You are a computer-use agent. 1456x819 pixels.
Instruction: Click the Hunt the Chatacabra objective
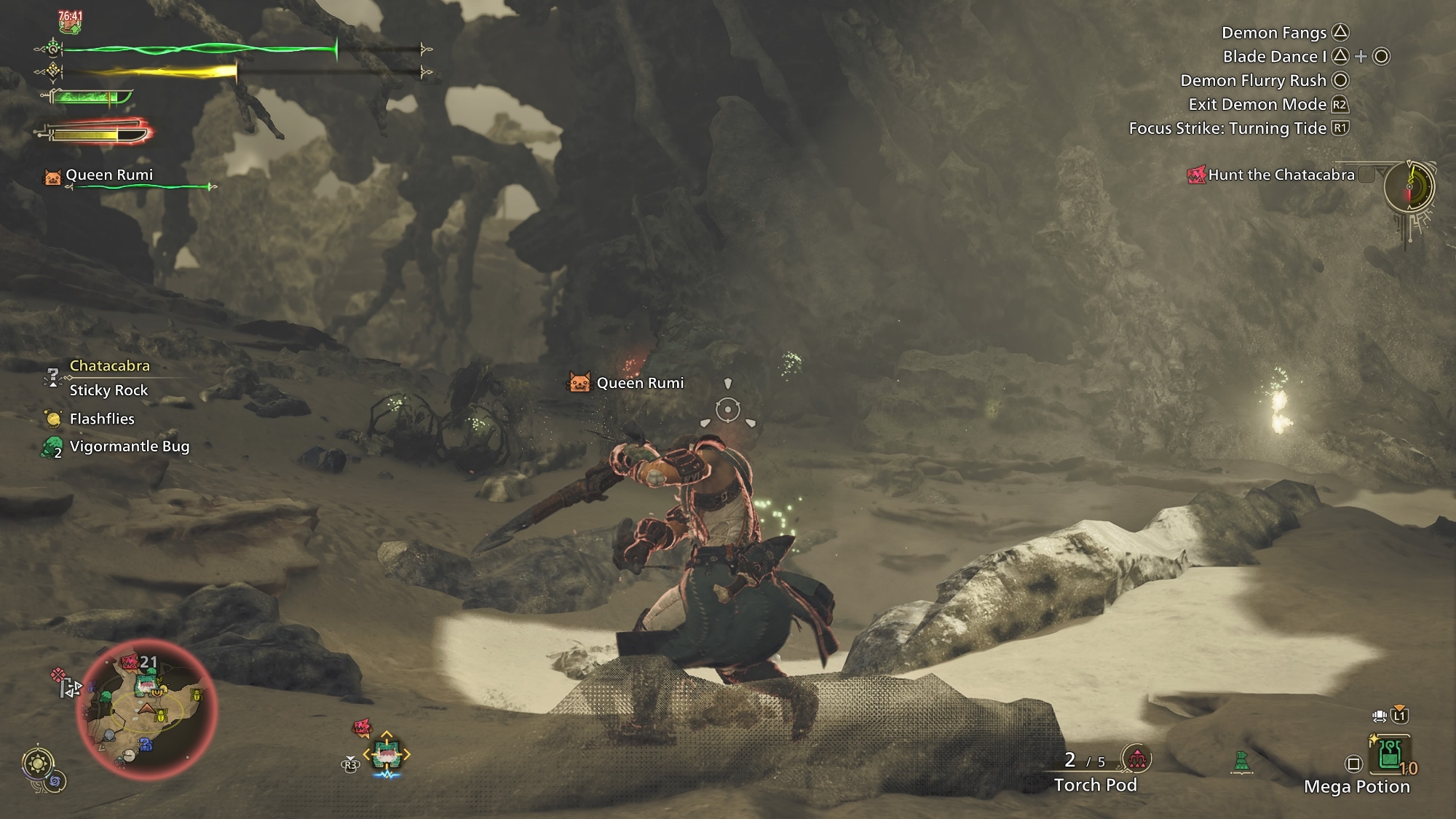(1281, 175)
